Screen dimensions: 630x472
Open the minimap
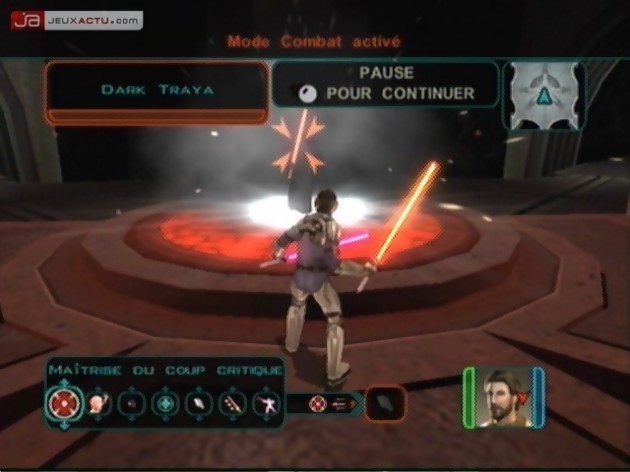tap(543, 96)
